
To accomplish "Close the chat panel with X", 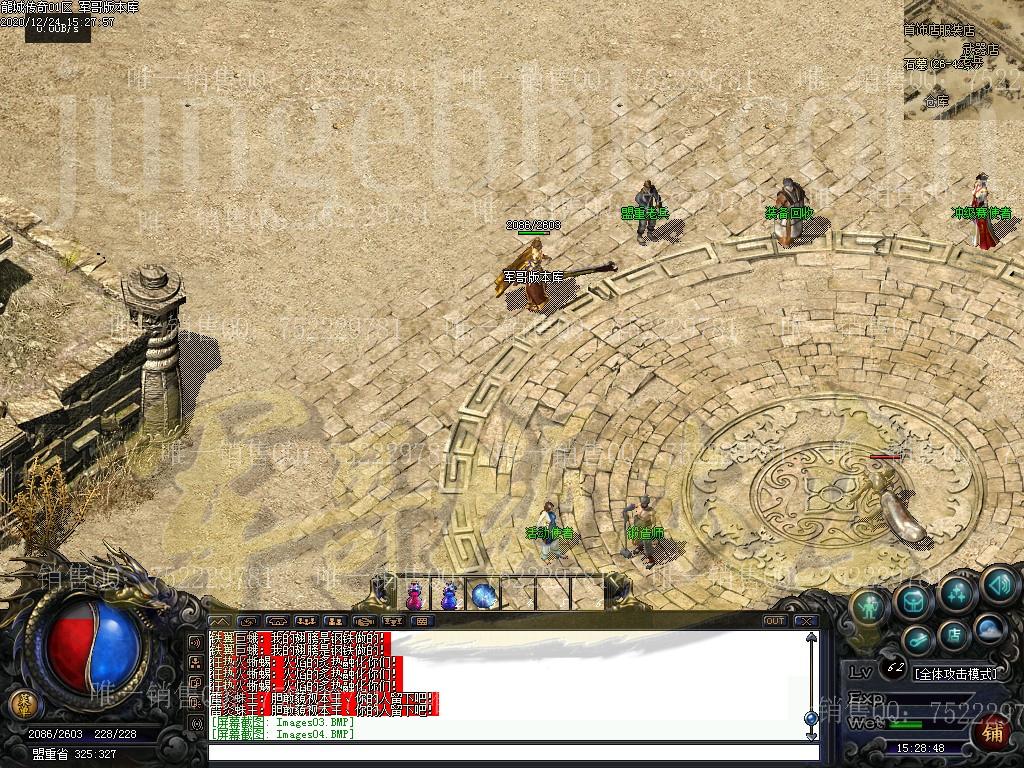I will pyautogui.click(x=806, y=621).
